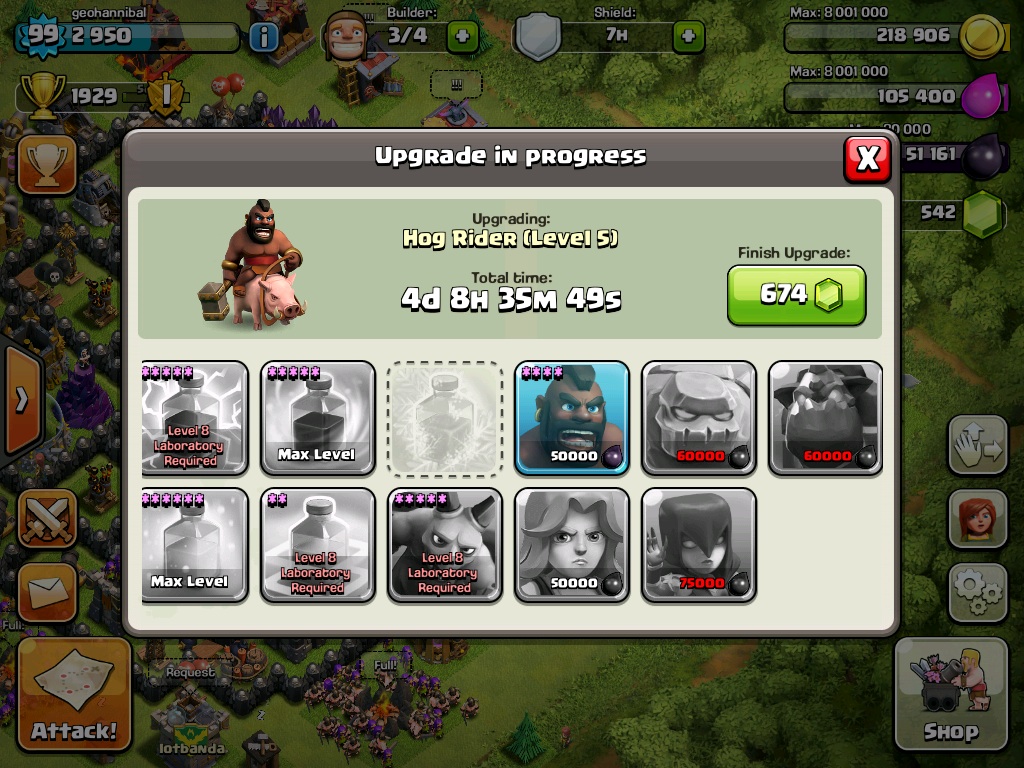Select the lightning spell upgrade tile

[194, 418]
